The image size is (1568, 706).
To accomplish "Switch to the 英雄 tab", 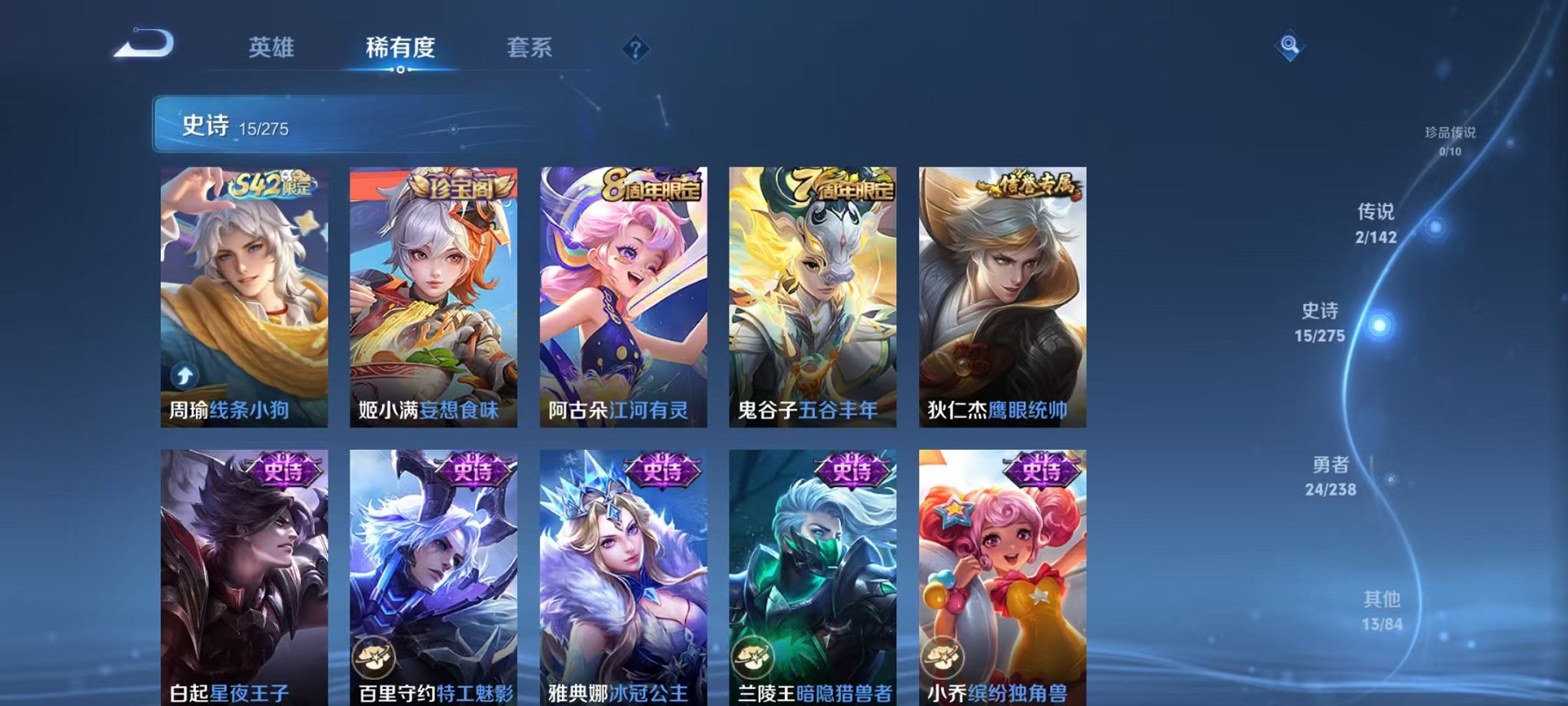I will [272, 48].
